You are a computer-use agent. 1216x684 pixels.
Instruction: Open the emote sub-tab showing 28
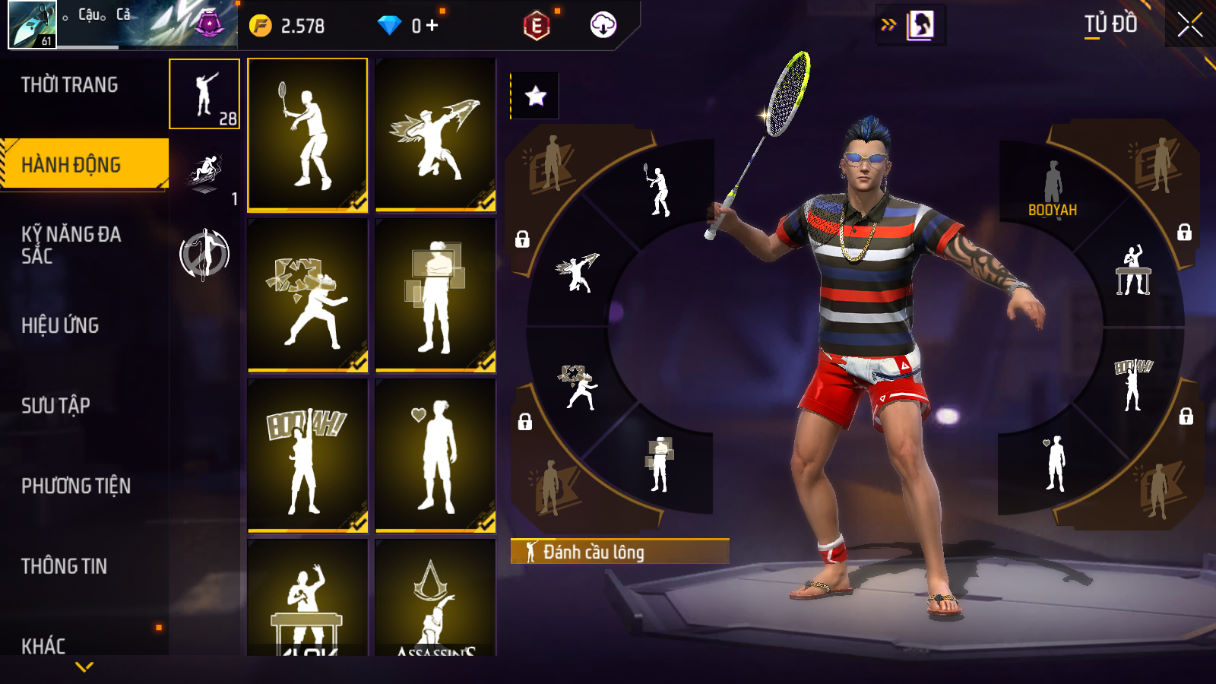pos(204,94)
